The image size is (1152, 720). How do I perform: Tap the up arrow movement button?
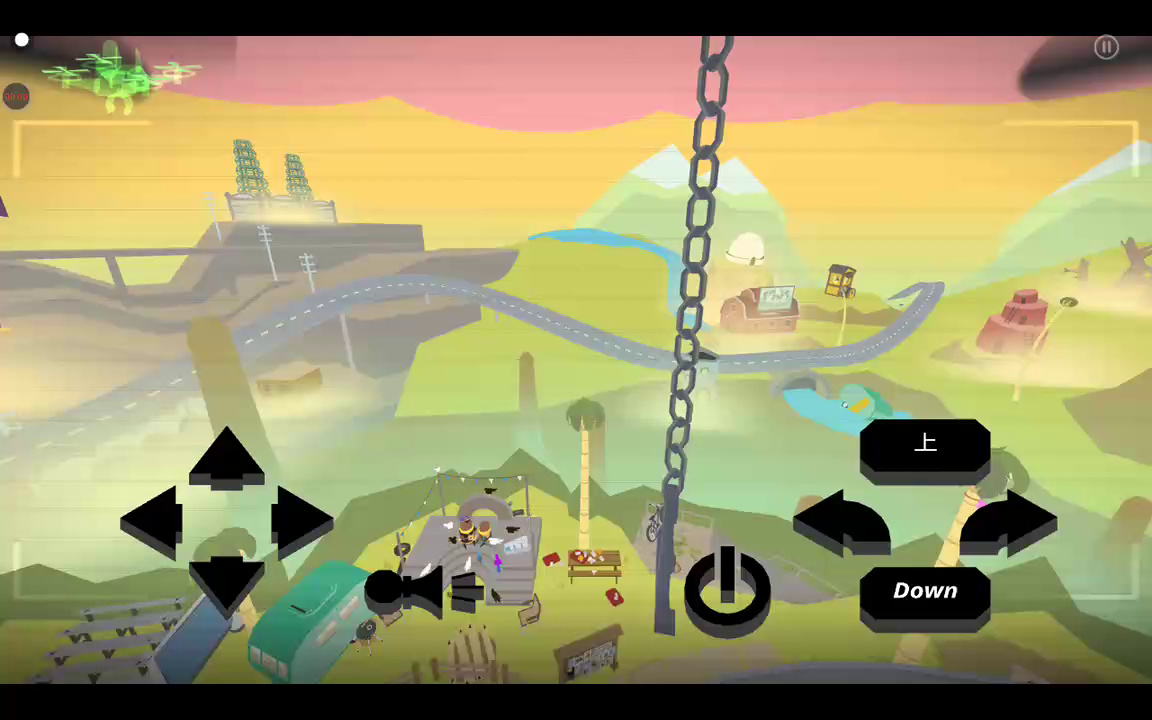tap(226, 458)
